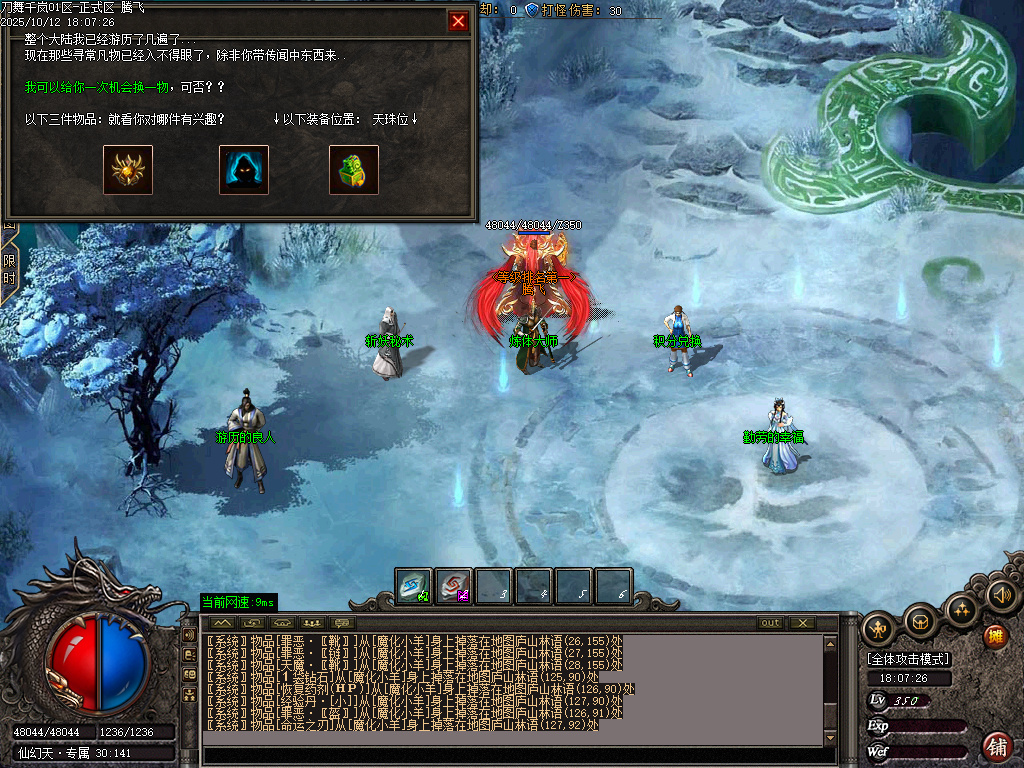
Task: Switch the 全体攻击模式 attack mode label
Action: pyautogui.click(x=909, y=659)
